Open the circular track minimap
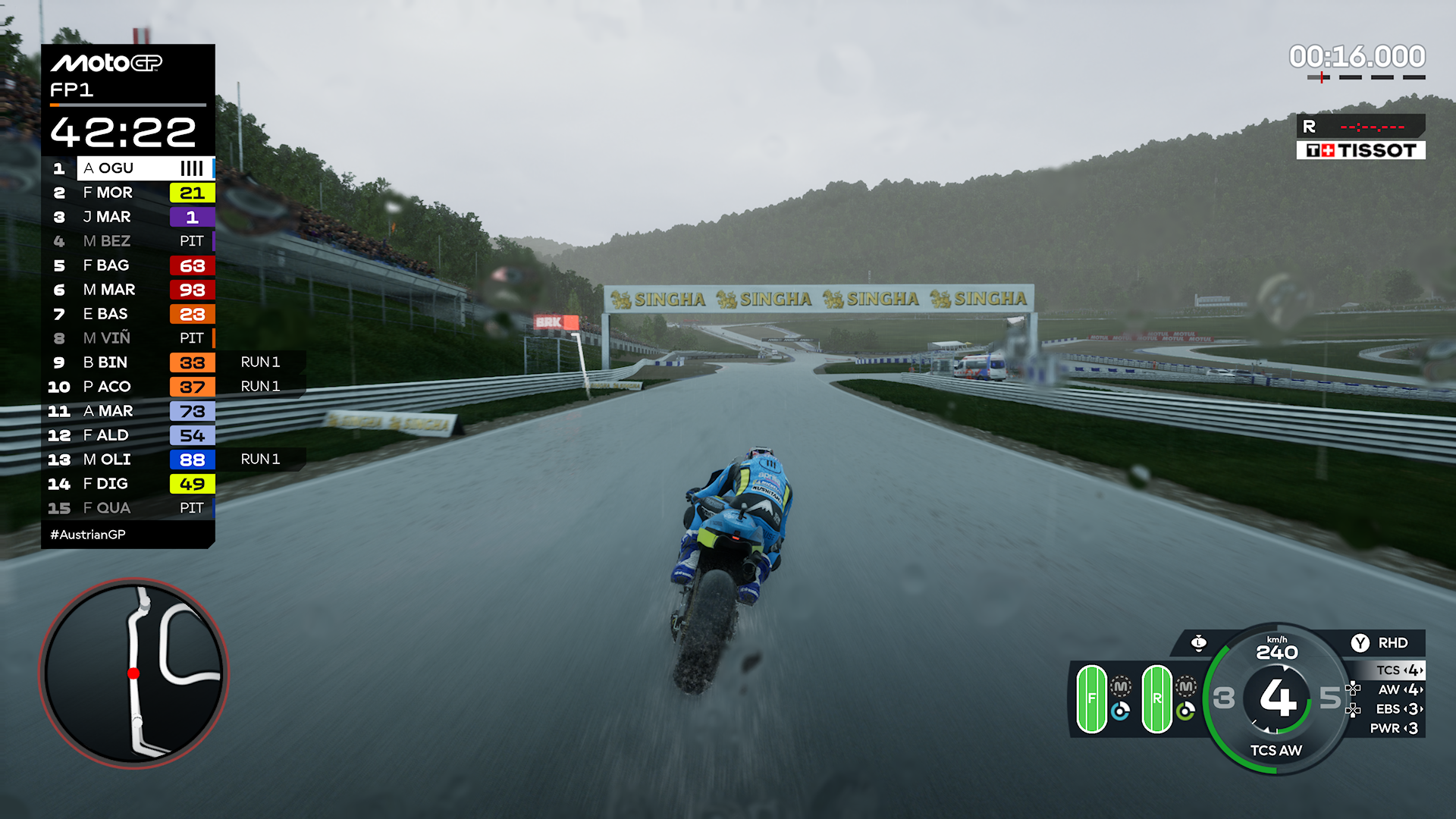The image size is (1456, 819). pyautogui.click(x=134, y=673)
